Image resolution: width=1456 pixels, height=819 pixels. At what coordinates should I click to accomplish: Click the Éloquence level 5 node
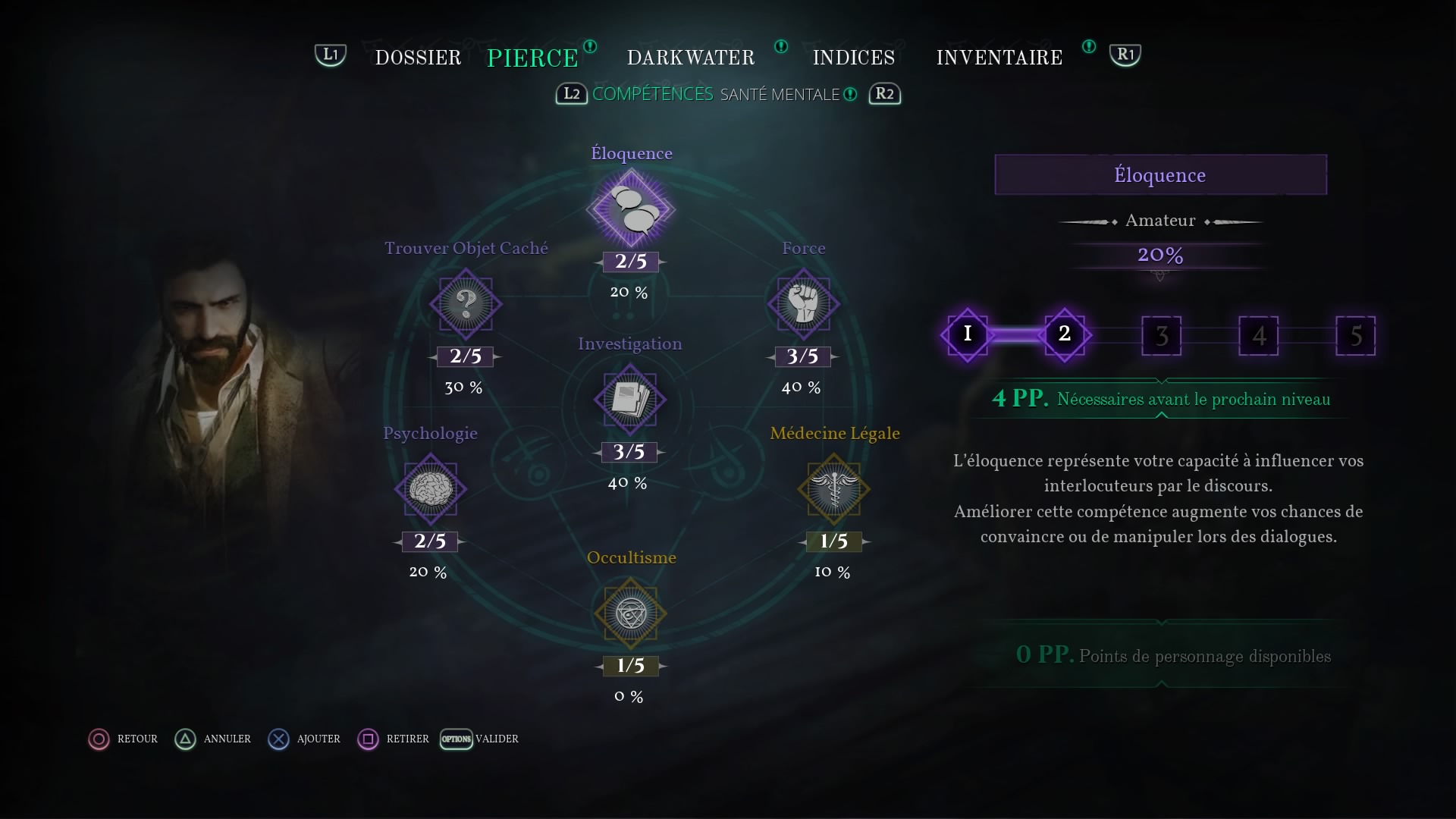[x=1355, y=335]
